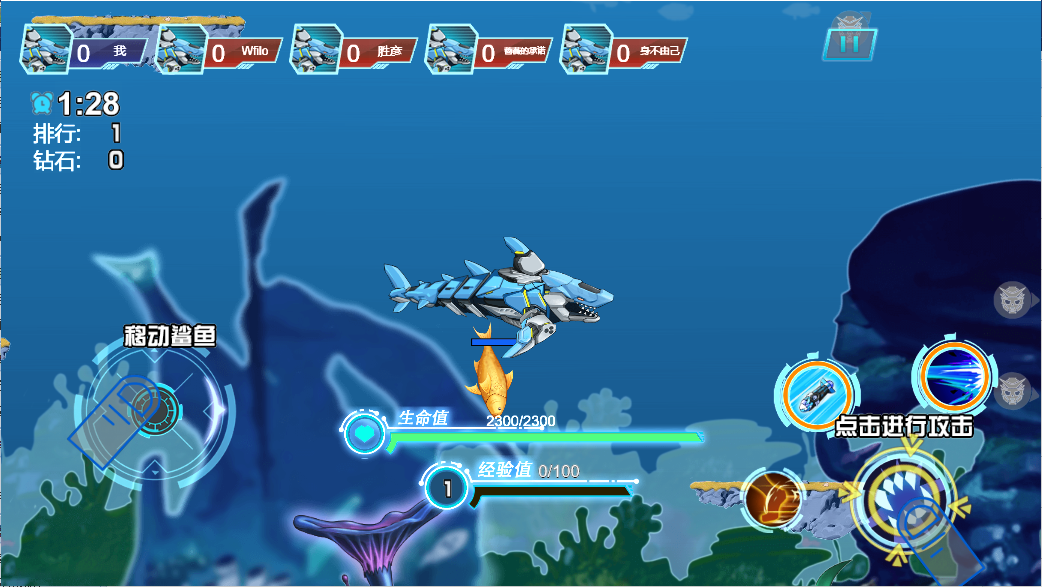This screenshot has width=1042, height=587.
Task: Click the lower grey robot mask icon
Action: click(1013, 390)
